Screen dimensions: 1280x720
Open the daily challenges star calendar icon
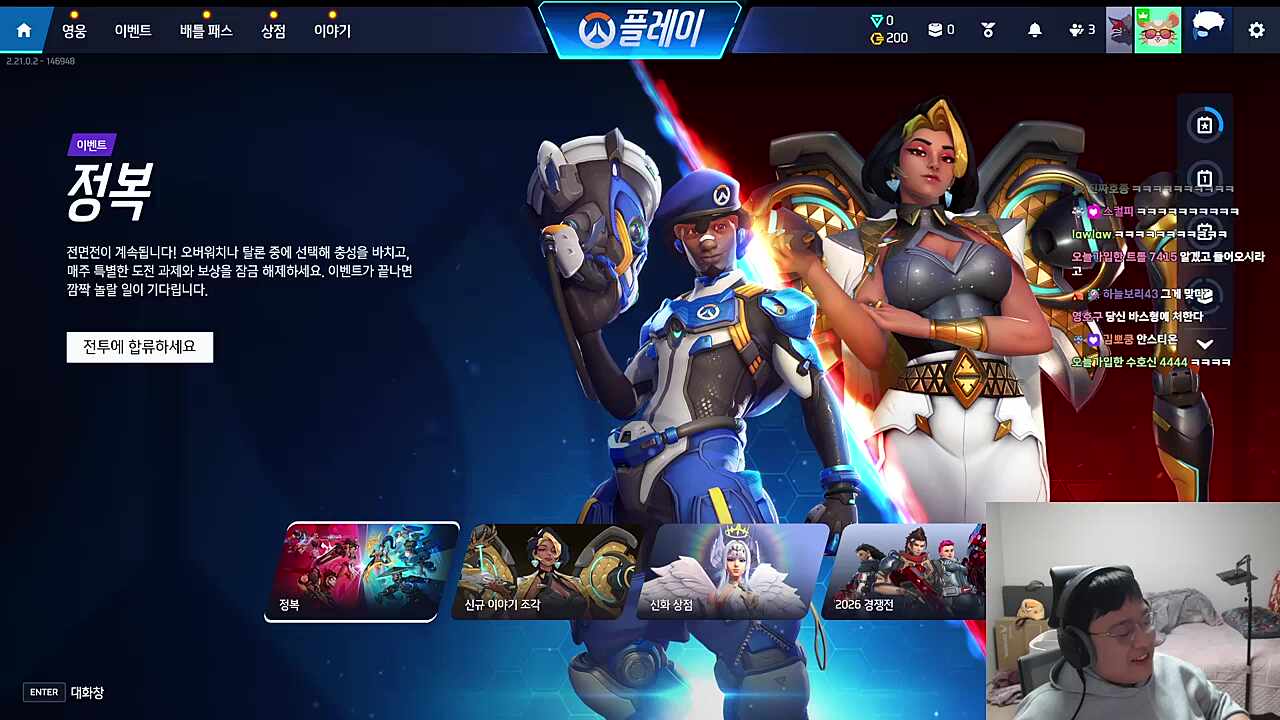1205,123
